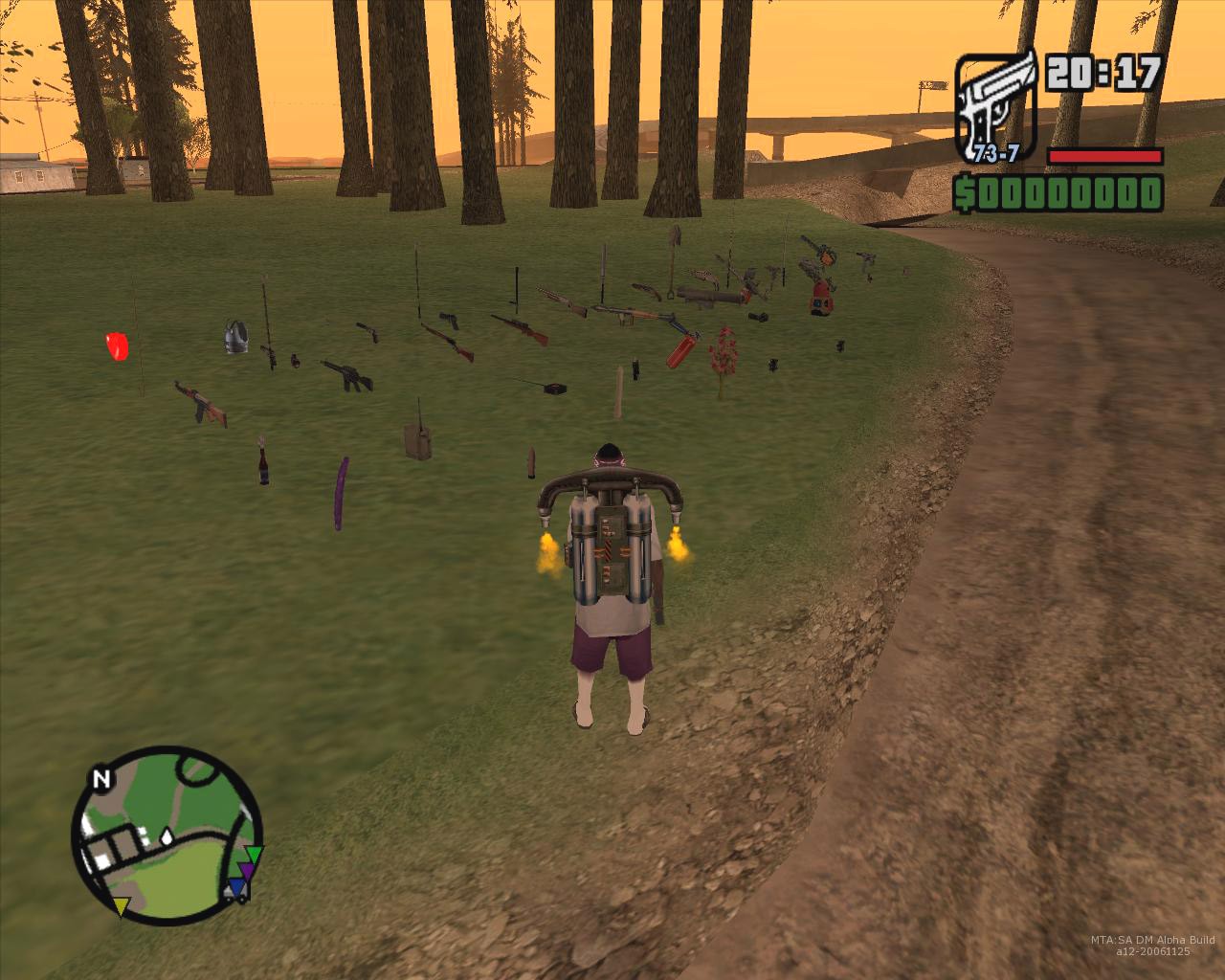Select the purple triangle radar blip

pyautogui.click(x=247, y=871)
